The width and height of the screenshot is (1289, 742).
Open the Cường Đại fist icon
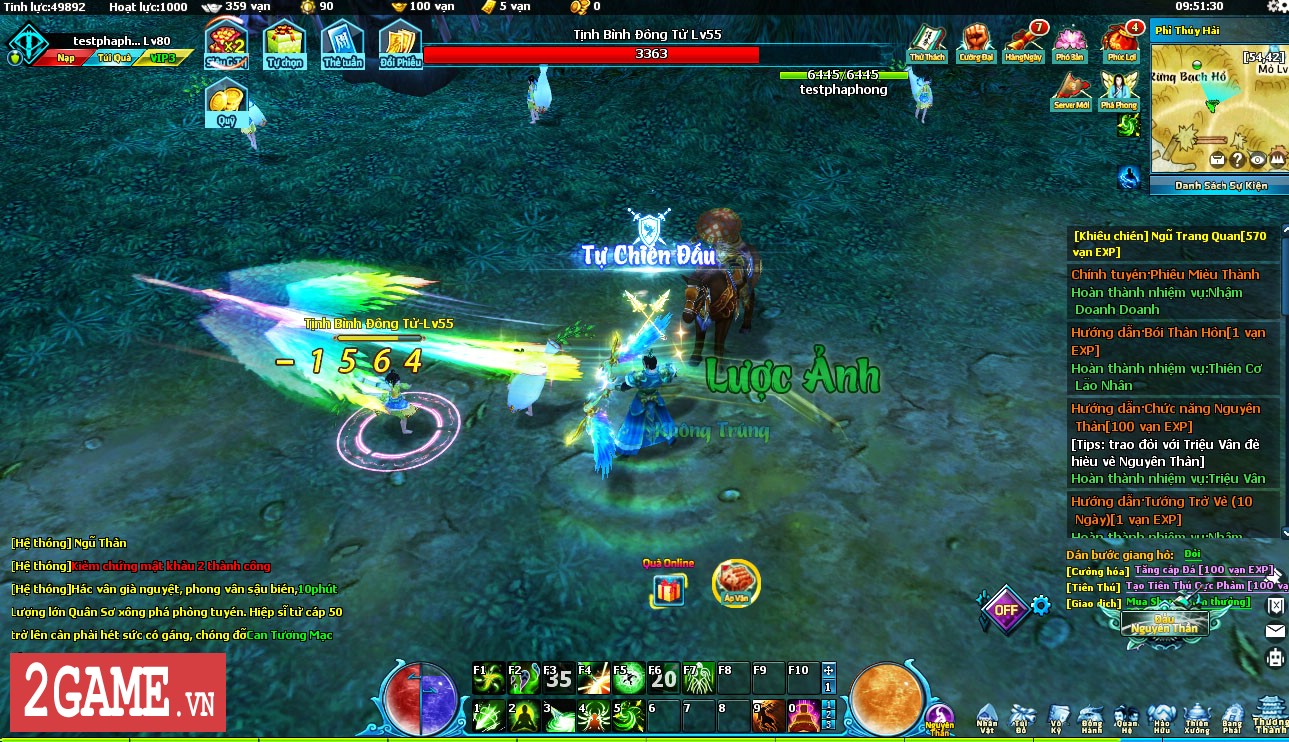pos(975,42)
